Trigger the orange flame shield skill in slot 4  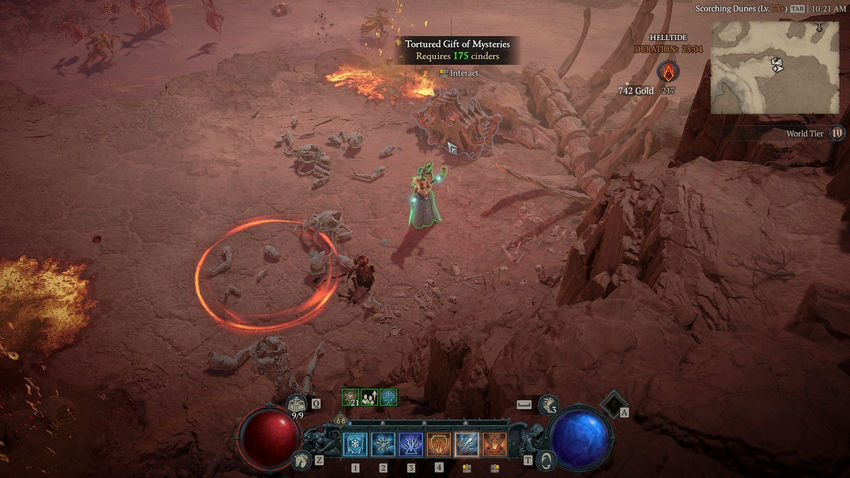tap(439, 444)
